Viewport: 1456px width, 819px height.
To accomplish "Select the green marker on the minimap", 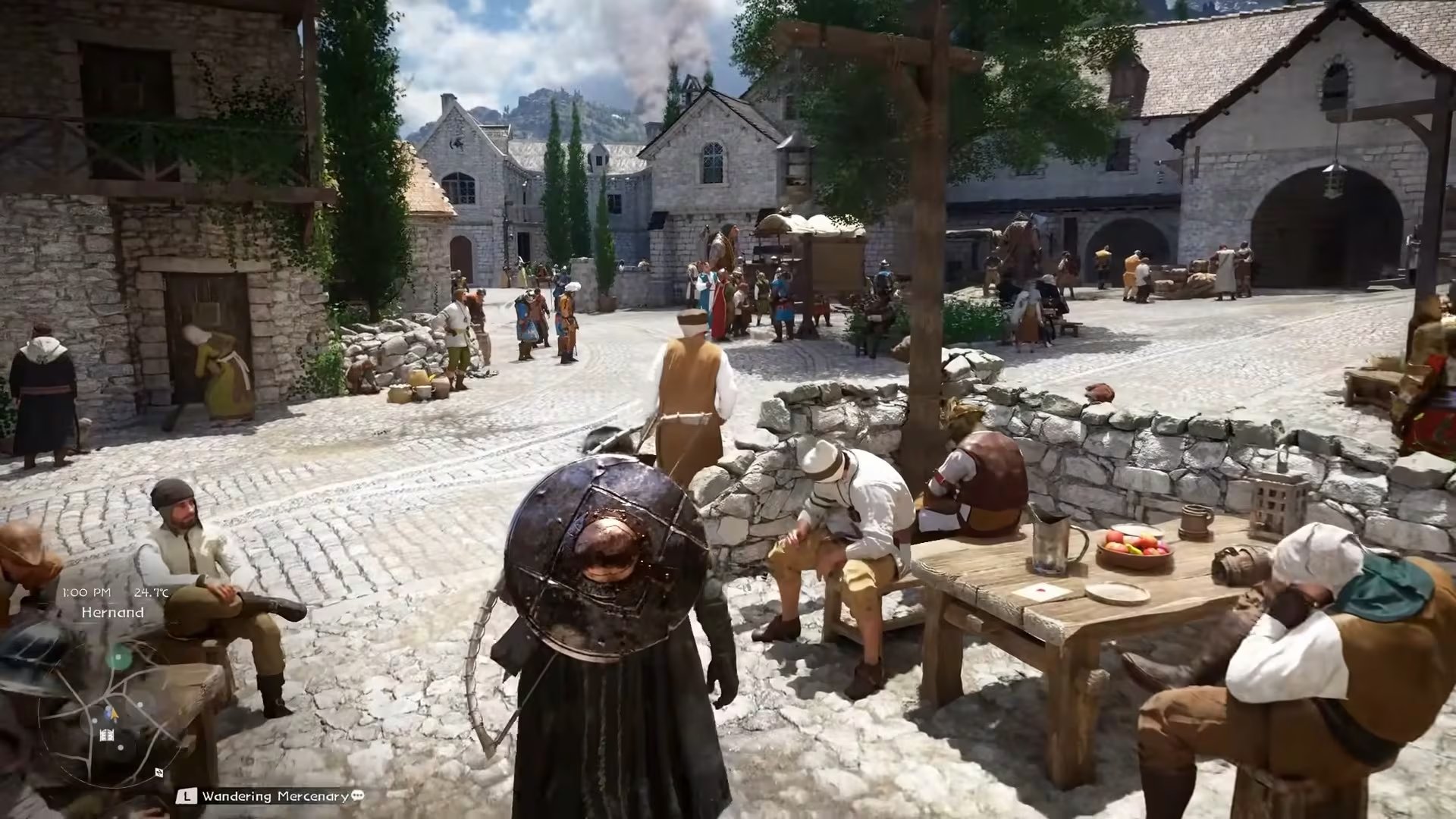I will click(118, 657).
